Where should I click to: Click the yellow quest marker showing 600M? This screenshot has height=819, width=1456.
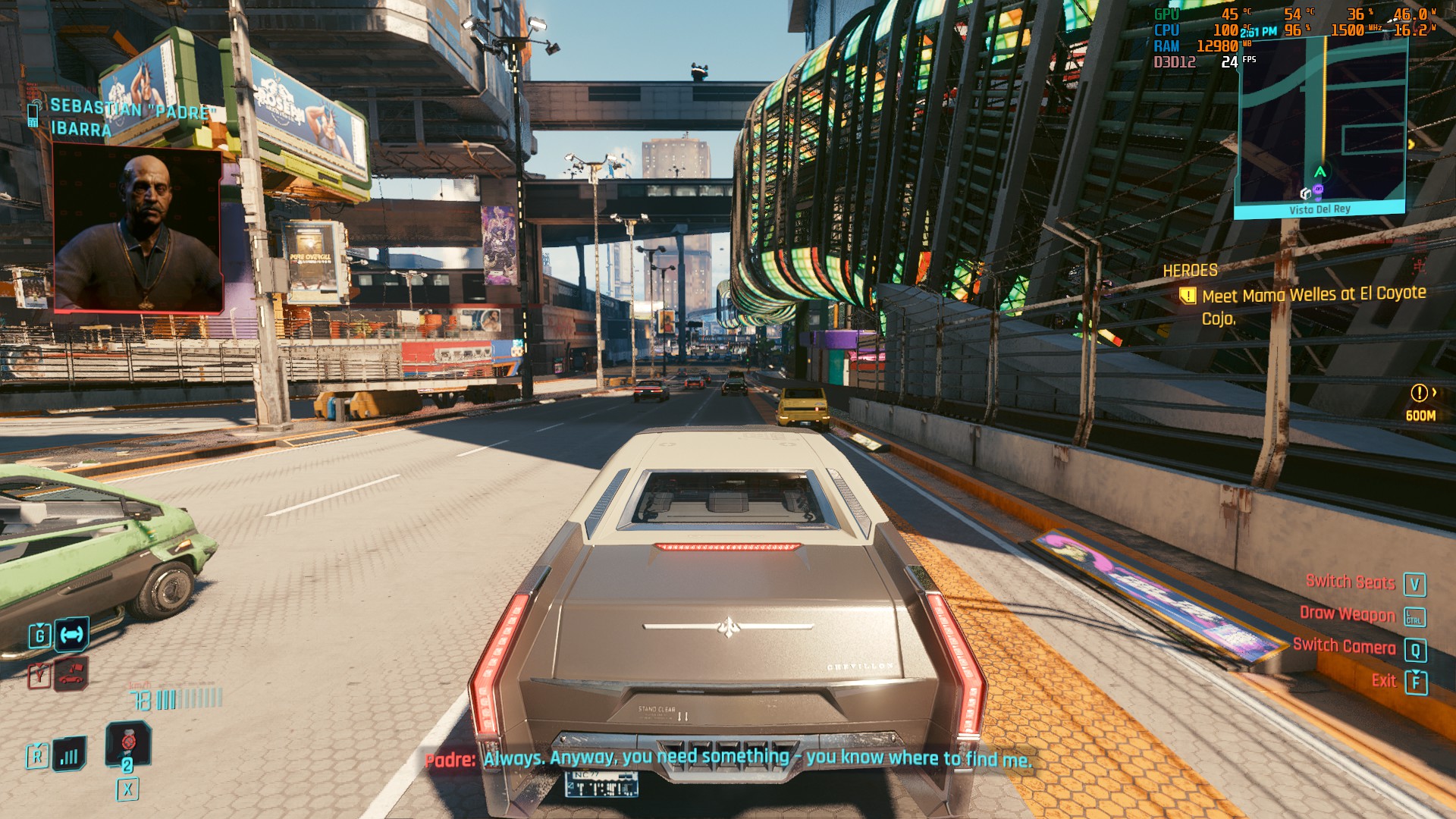point(1419,394)
